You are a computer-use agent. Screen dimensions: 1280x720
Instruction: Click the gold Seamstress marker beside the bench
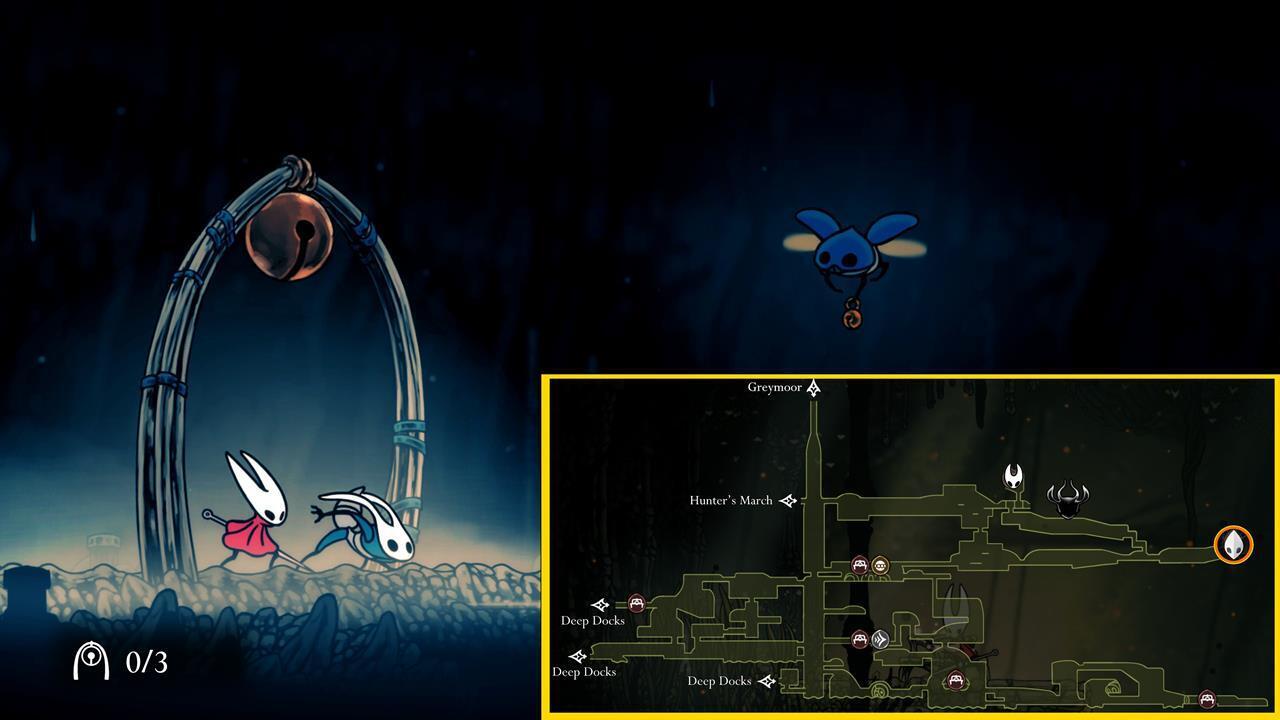coord(881,564)
